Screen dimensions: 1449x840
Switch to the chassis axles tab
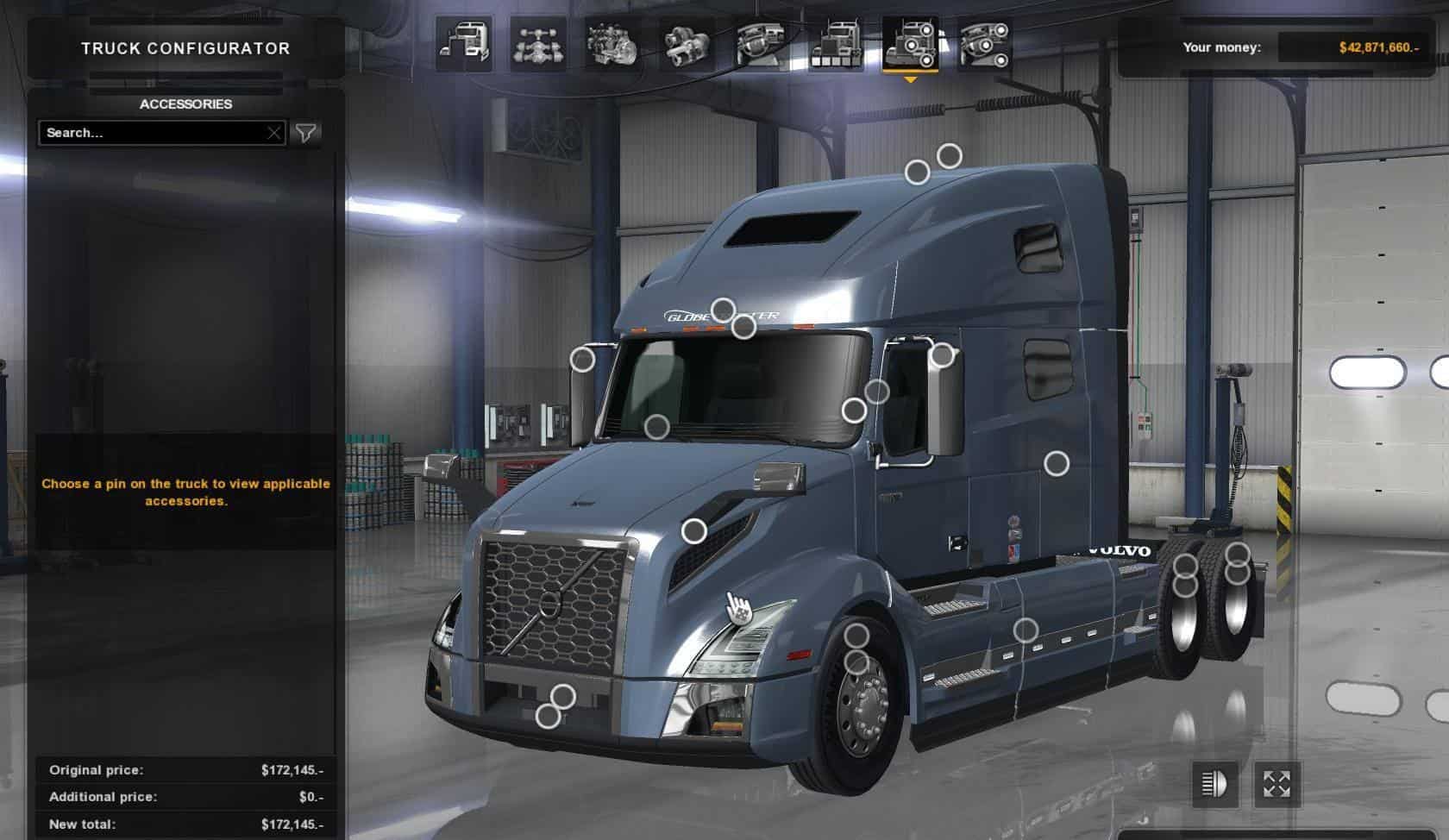(538, 43)
